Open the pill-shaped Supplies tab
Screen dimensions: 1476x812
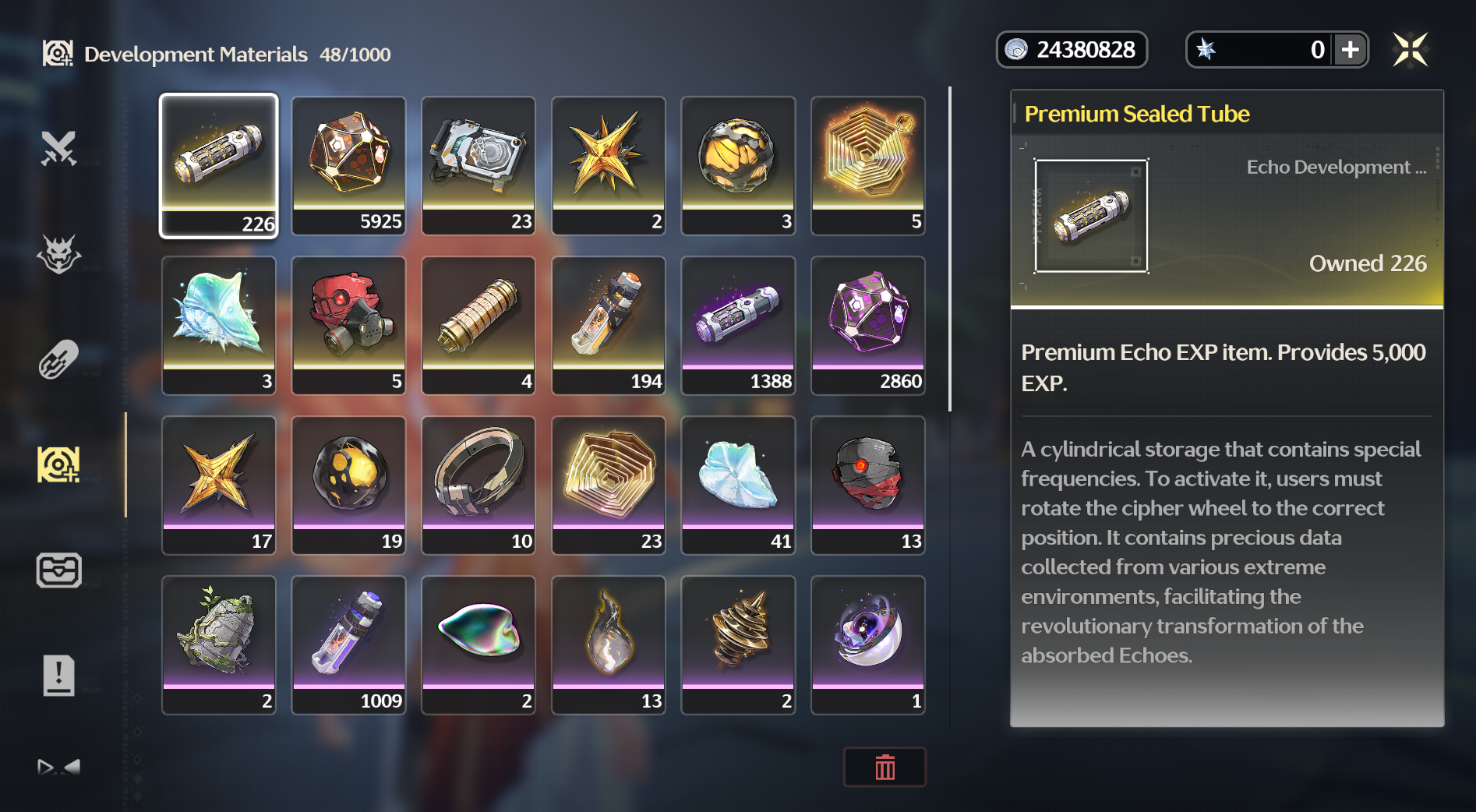[x=58, y=359]
